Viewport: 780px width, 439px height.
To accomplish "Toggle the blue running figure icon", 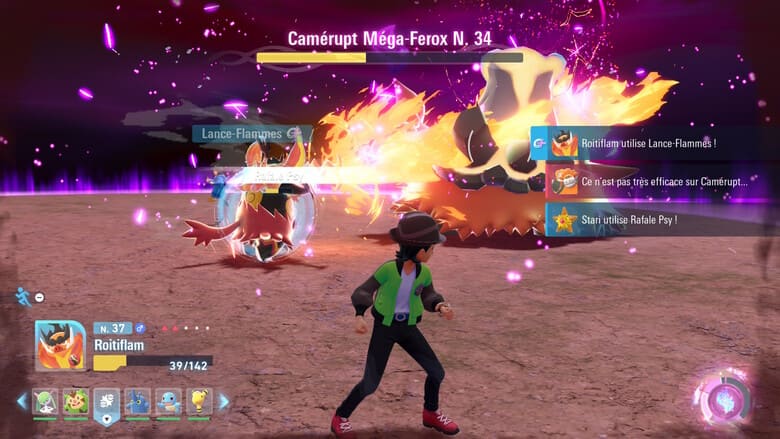I will (x=23, y=296).
